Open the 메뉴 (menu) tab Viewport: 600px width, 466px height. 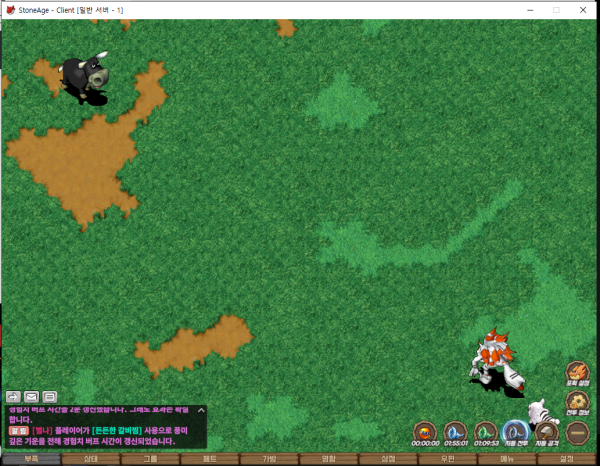tap(506, 459)
